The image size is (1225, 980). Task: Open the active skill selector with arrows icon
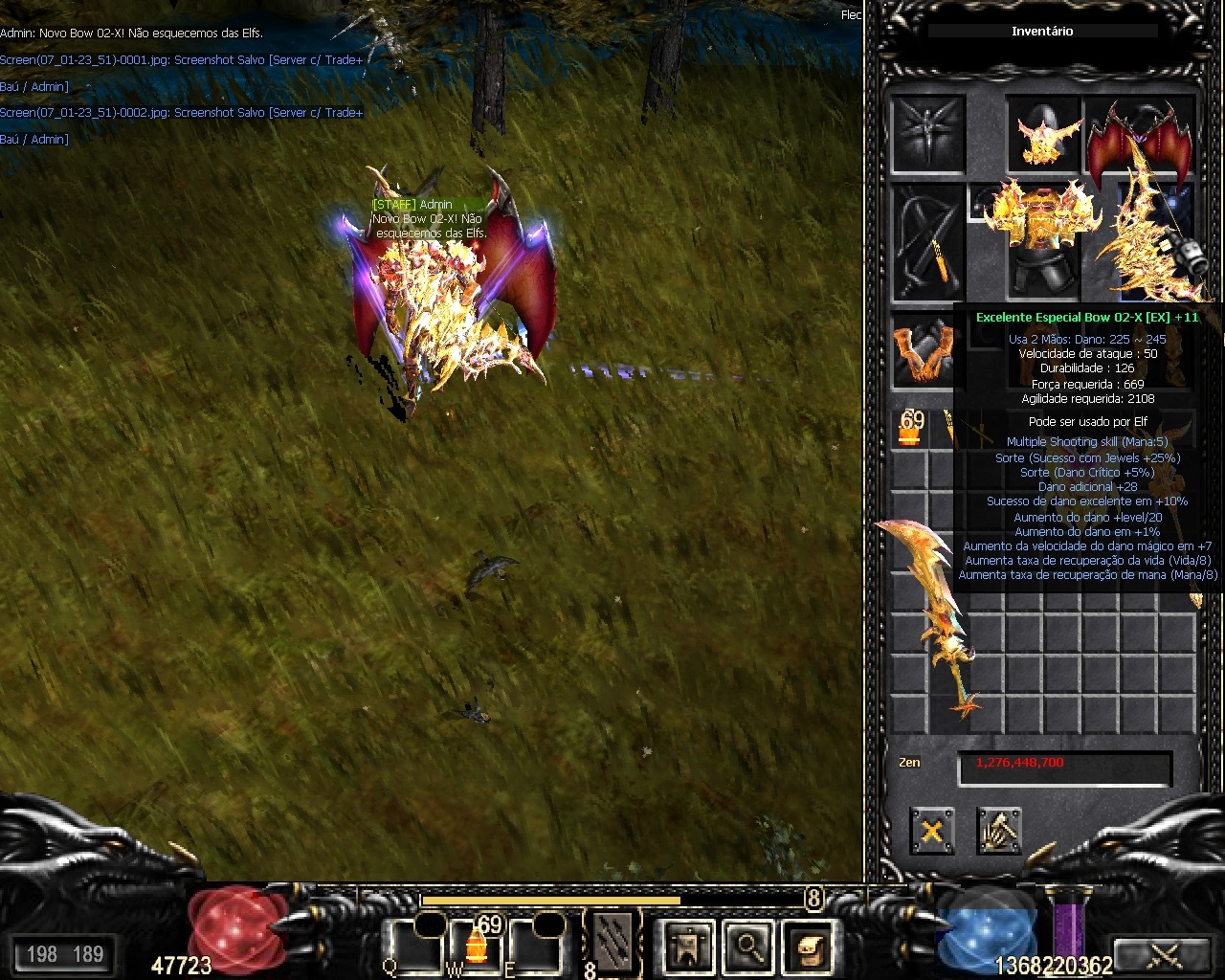coord(612,943)
